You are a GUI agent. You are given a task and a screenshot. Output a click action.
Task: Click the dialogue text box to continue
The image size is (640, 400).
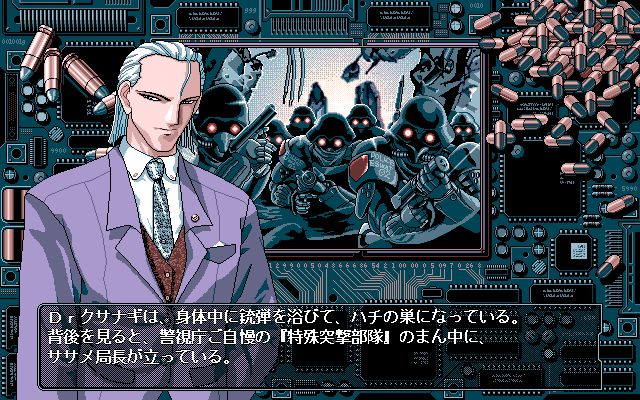(x=320, y=337)
